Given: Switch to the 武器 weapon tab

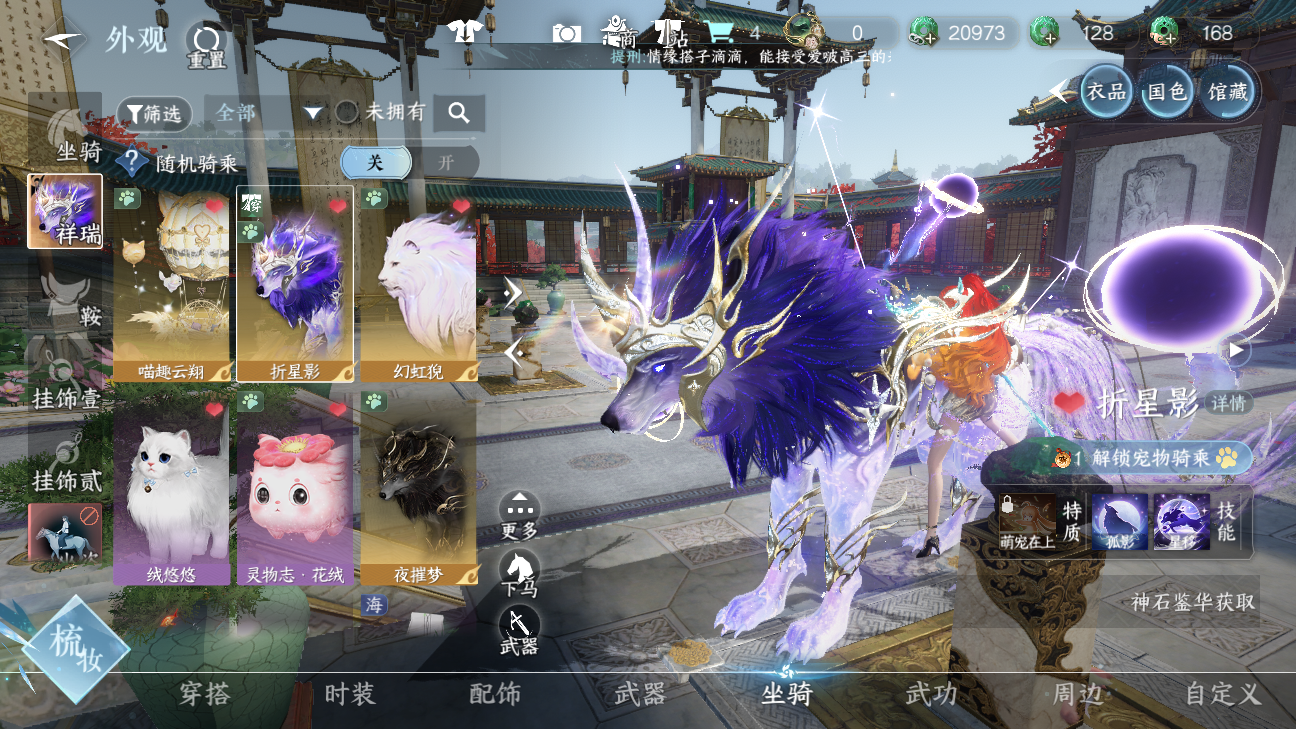Looking at the screenshot, I should point(640,694).
